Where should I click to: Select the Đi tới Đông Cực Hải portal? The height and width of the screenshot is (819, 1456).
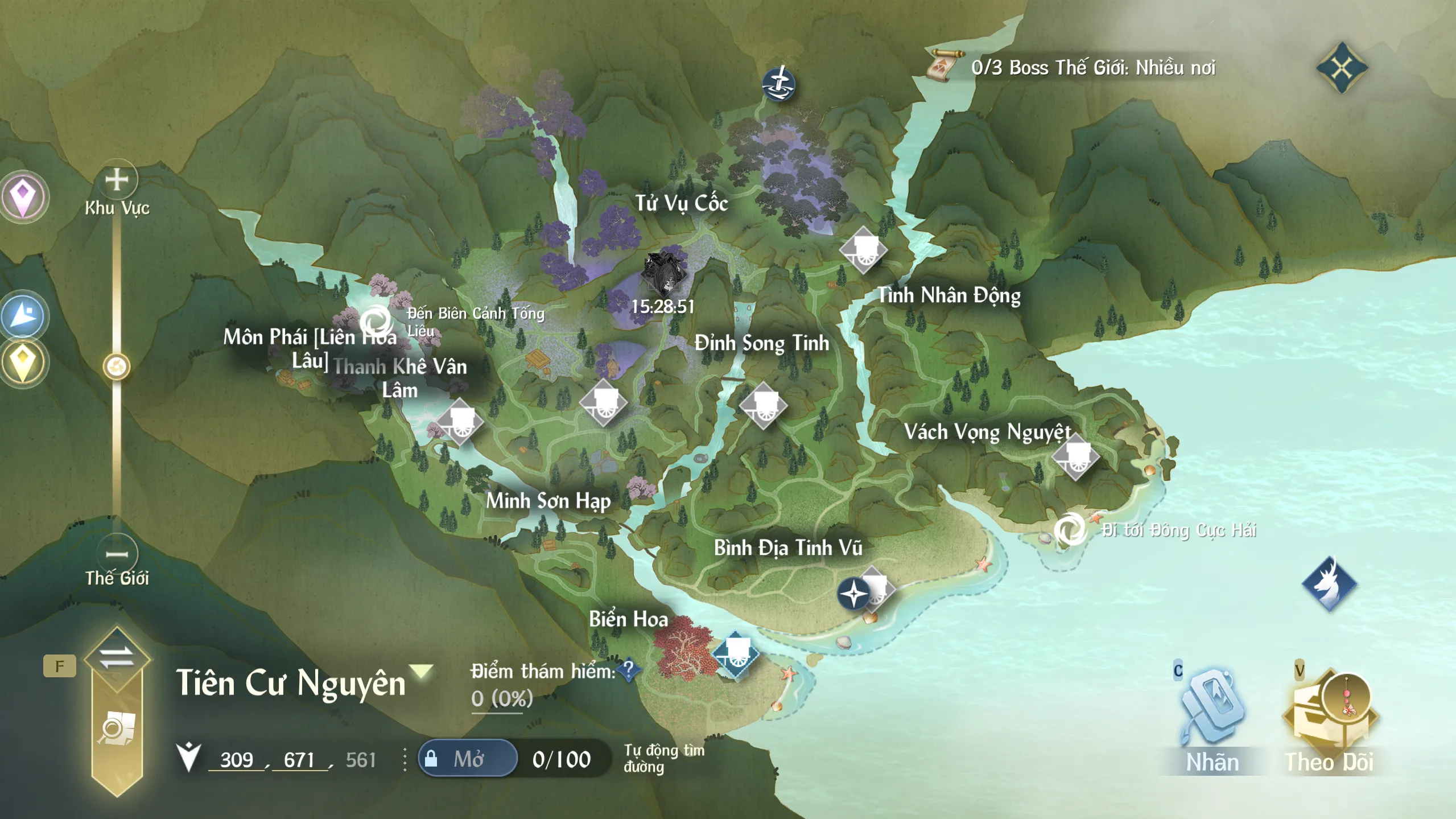(x=1070, y=529)
